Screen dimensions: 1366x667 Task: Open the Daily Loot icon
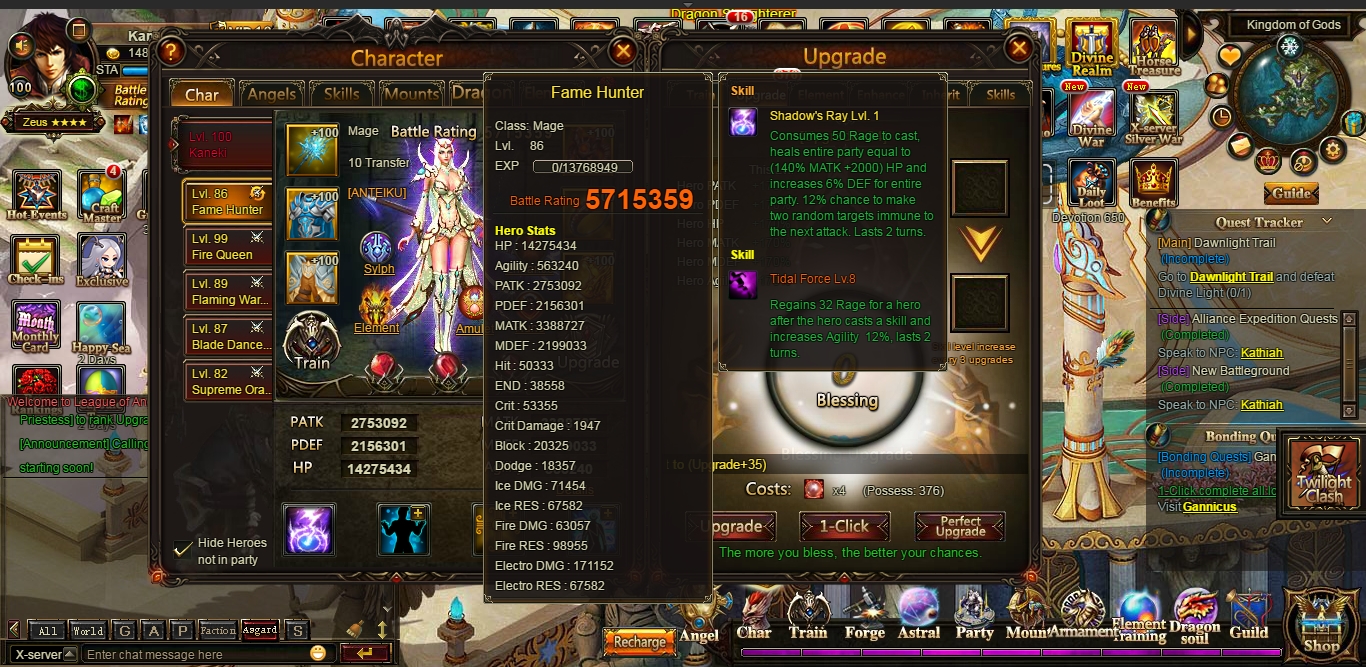click(x=1091, y=183)
